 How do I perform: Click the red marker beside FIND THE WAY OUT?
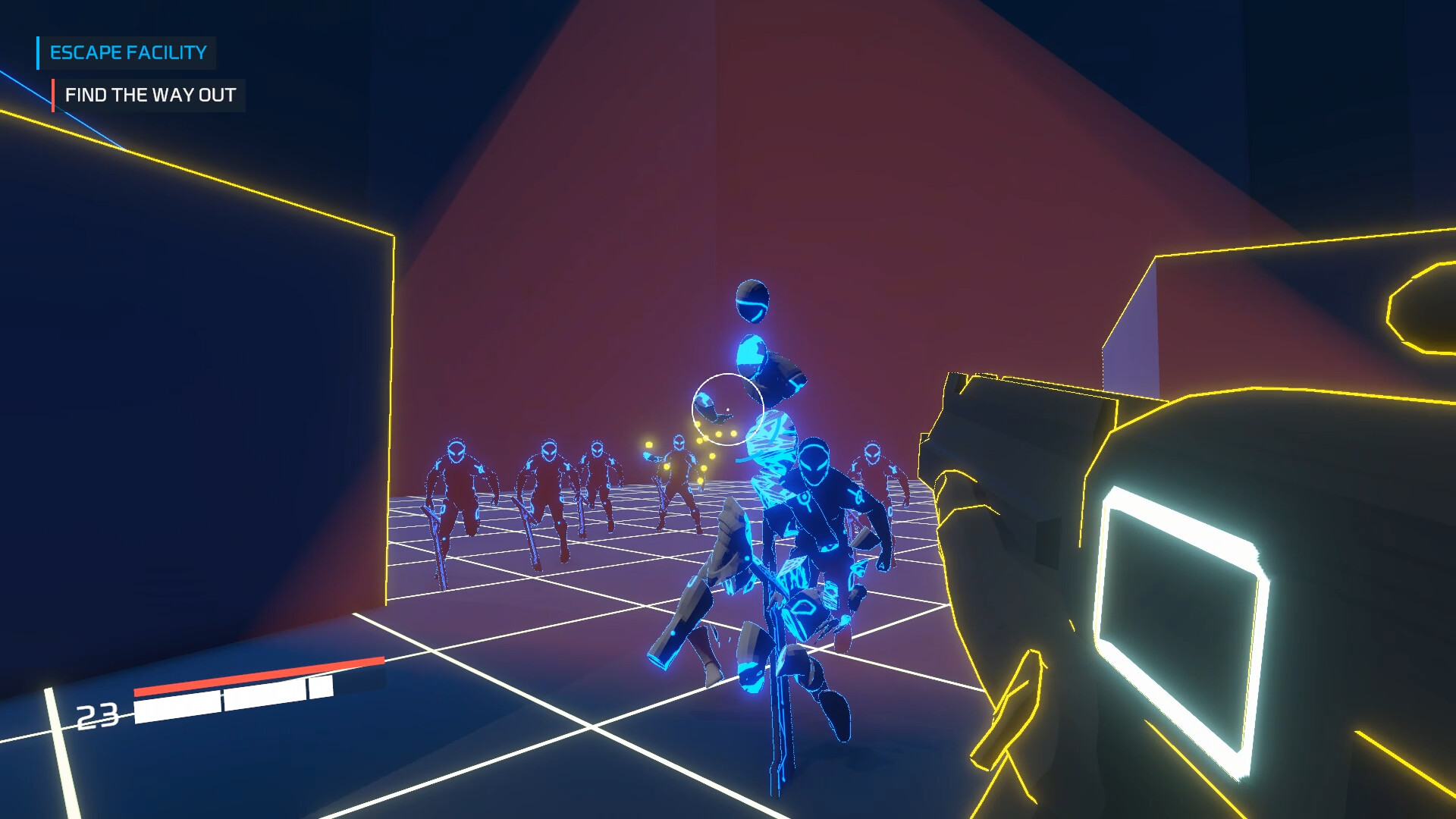(x=53, y=96)
